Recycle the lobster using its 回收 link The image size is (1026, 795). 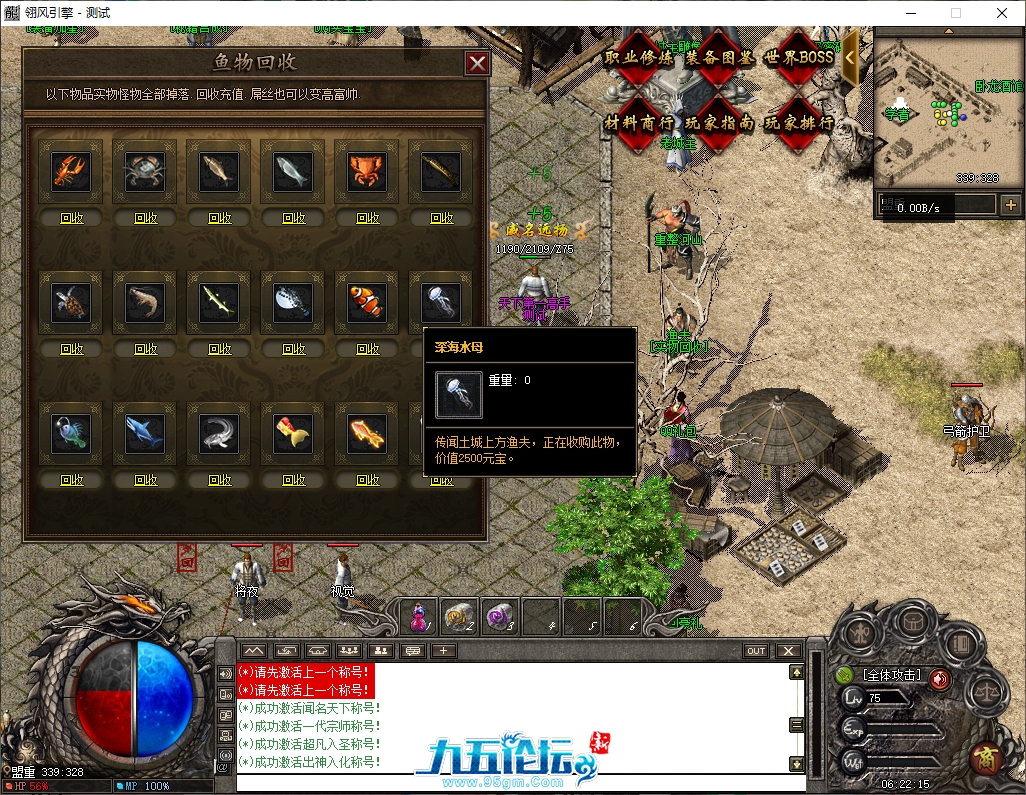(x=72, y=218)
